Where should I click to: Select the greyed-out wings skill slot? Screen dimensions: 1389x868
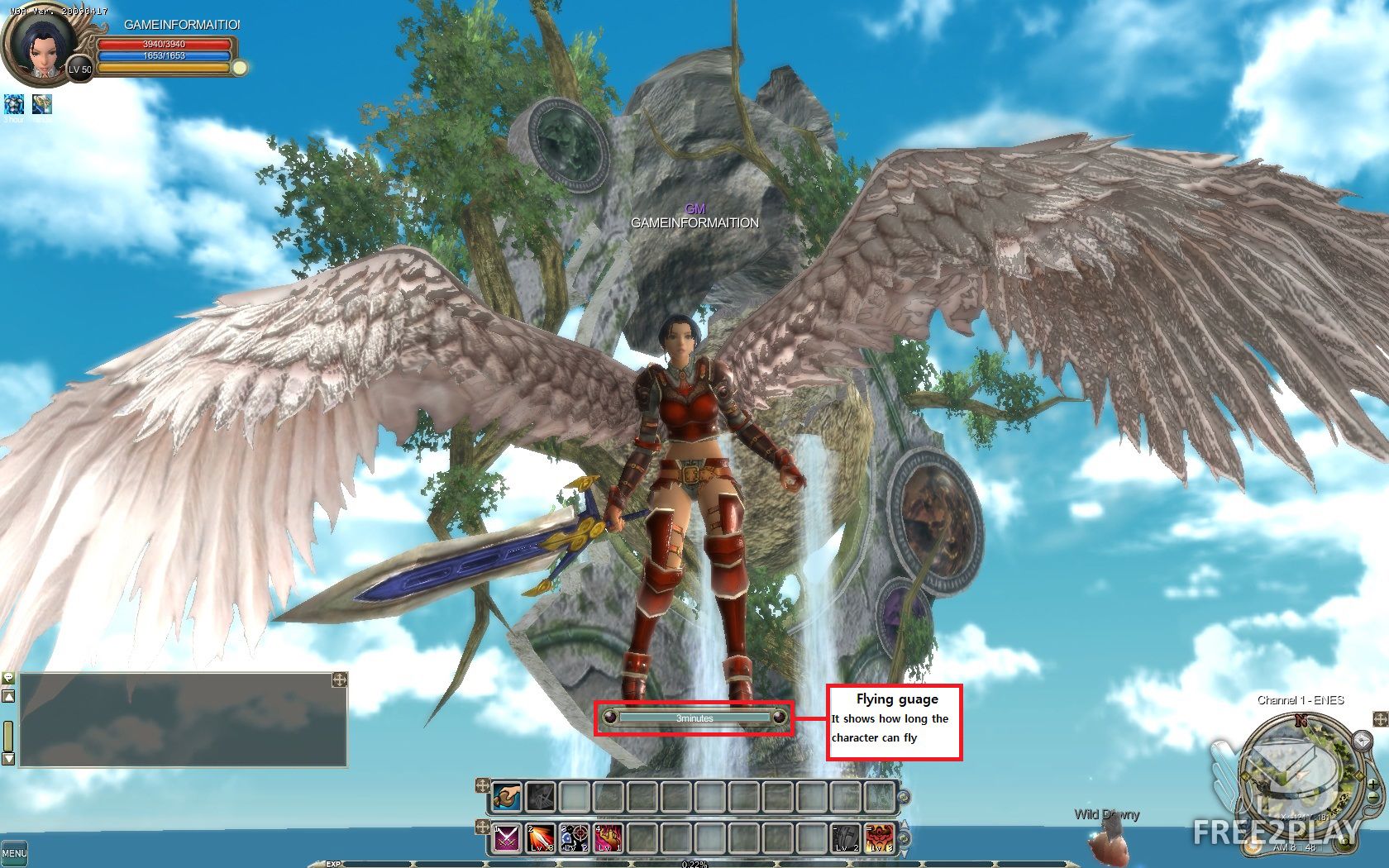pyautogui.click(x=541, y=797)
